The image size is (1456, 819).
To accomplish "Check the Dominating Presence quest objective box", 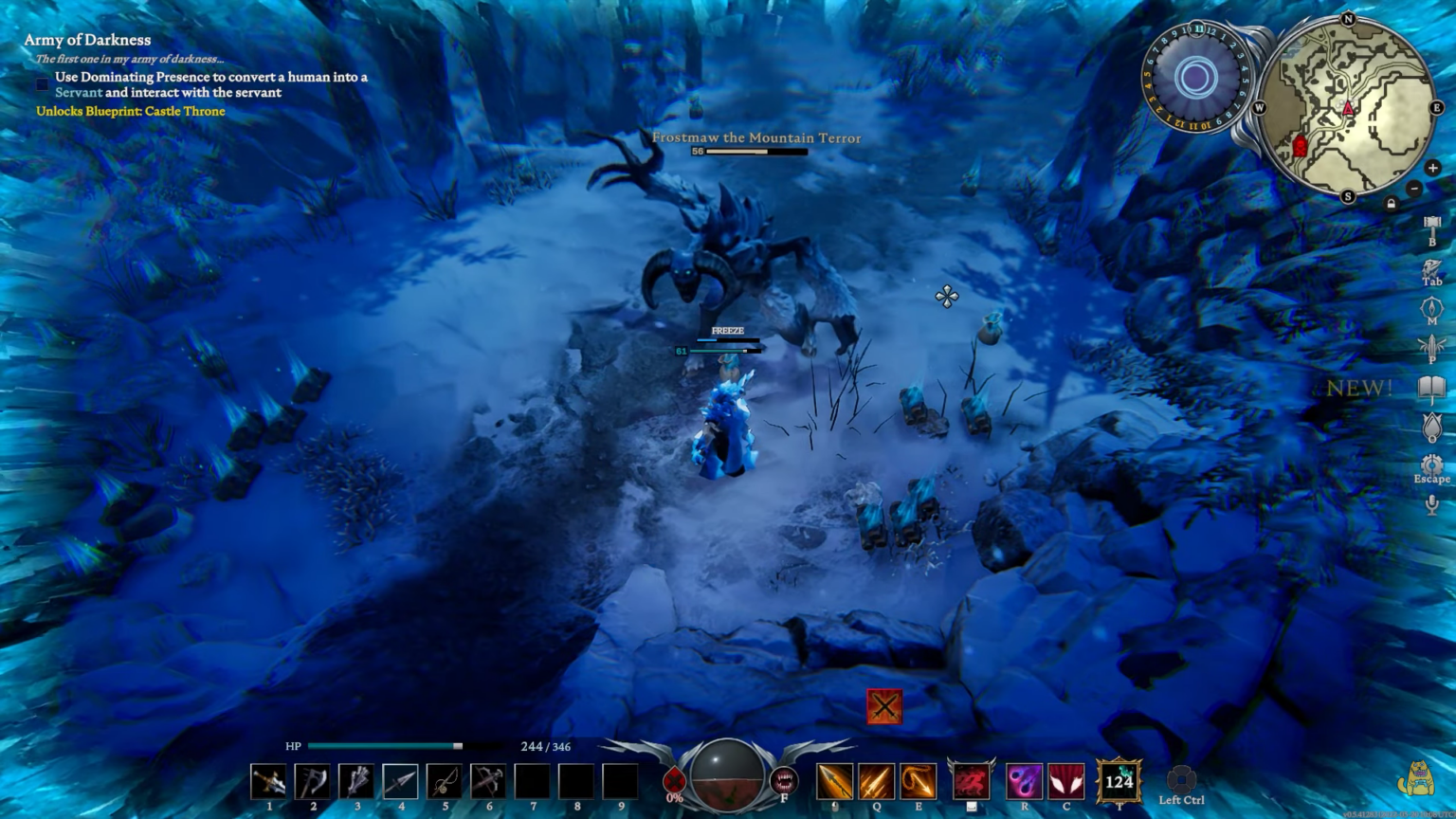I will (x=42, y=84).
